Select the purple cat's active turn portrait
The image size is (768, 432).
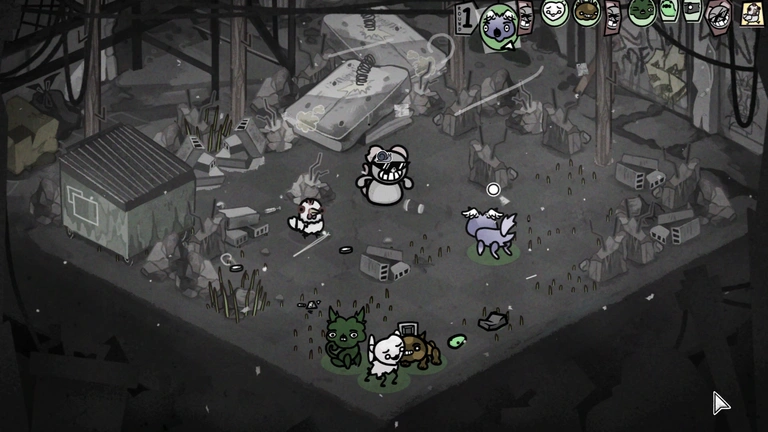[x=498, y=23]
